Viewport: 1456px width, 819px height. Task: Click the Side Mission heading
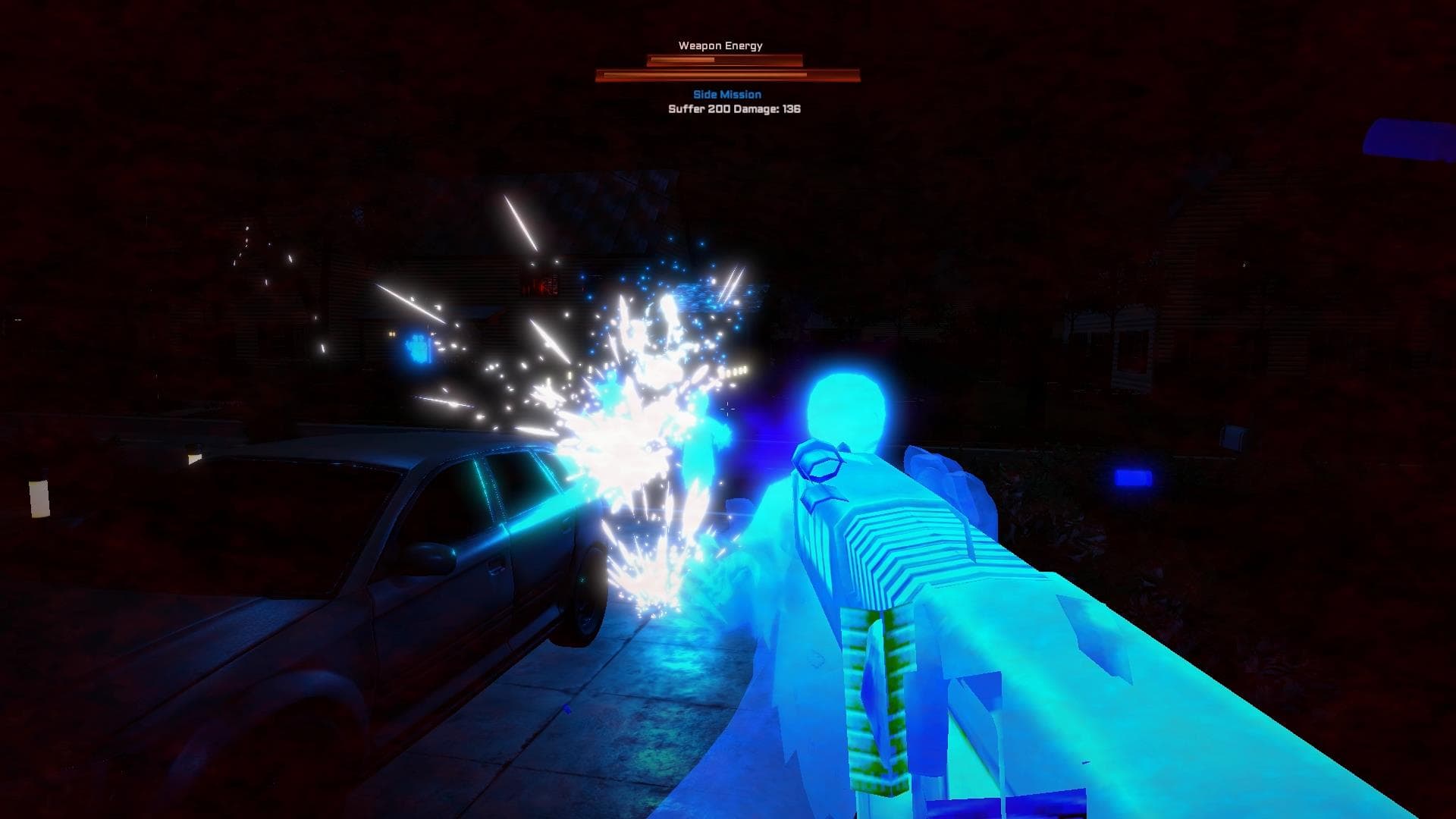click(726, 94)
